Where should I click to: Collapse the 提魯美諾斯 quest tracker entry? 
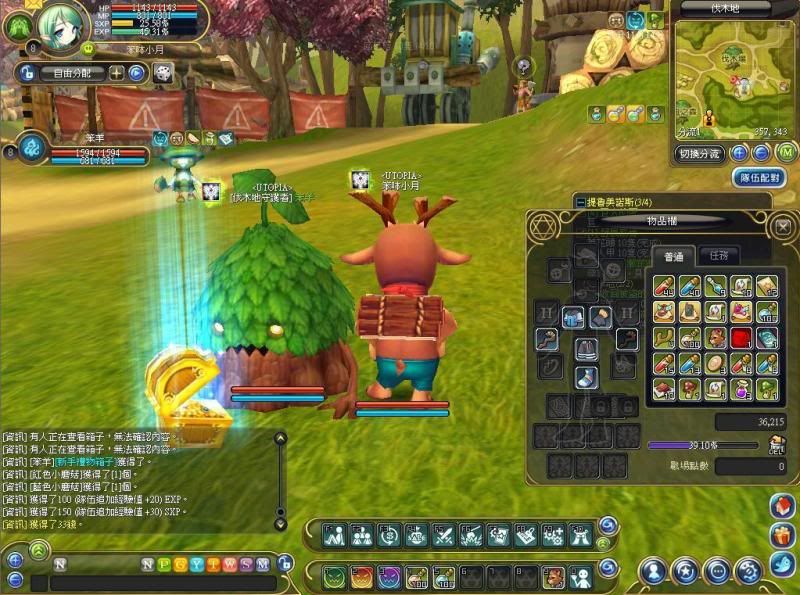click(x=581, y=201)
